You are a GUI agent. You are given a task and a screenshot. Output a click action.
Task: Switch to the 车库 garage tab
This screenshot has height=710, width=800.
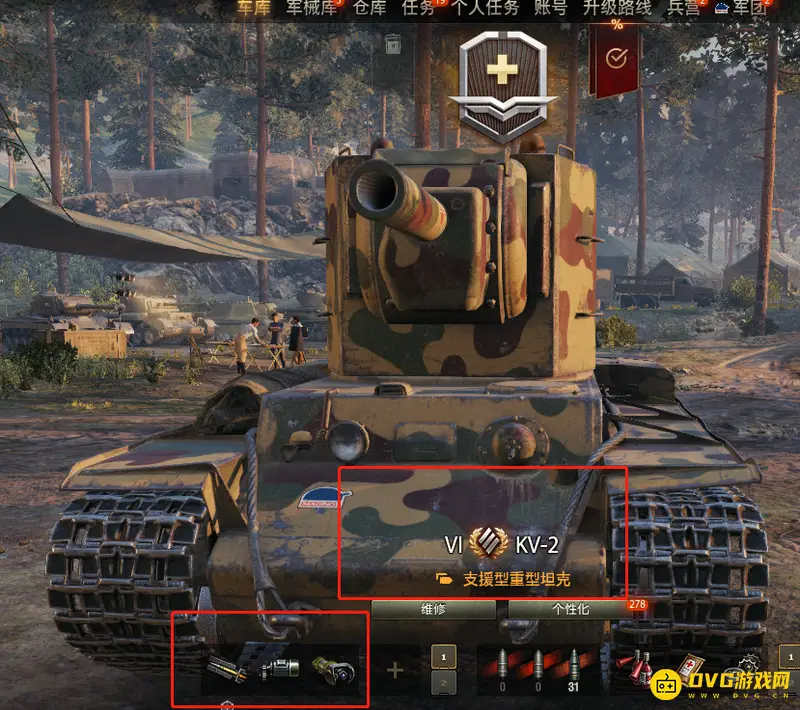(x=252, y=8)
